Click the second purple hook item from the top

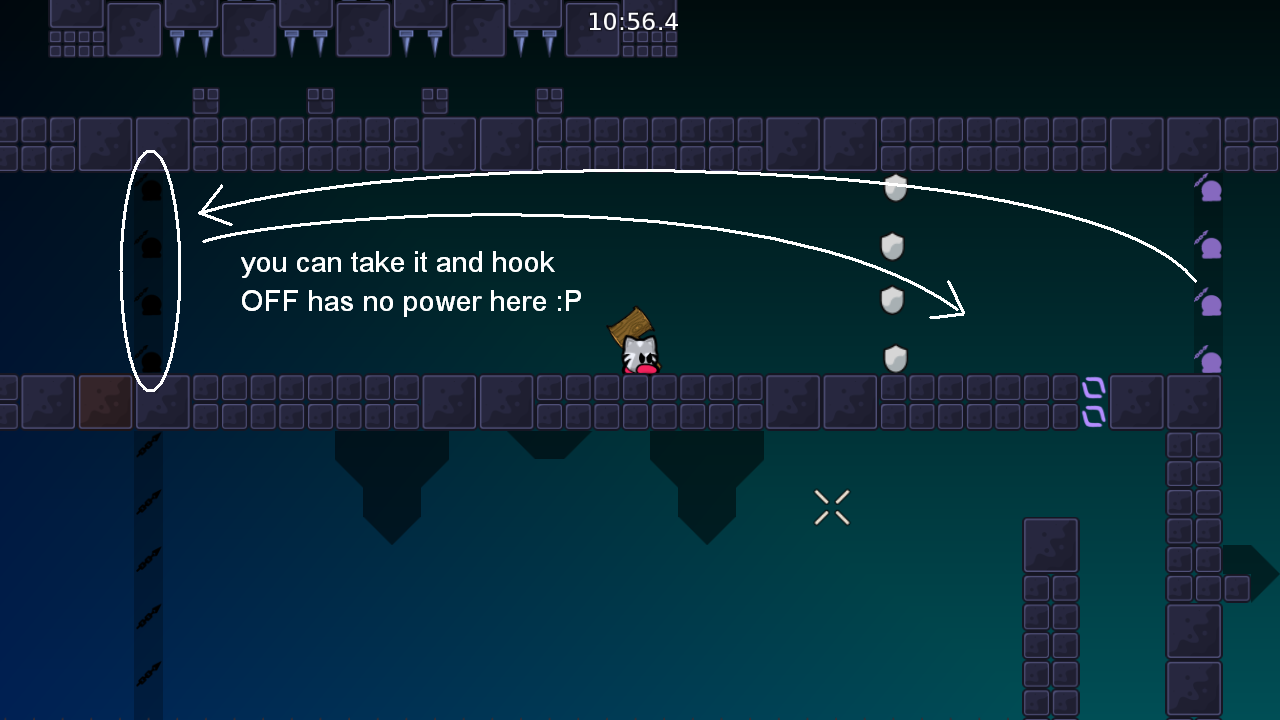[1210, 246]
